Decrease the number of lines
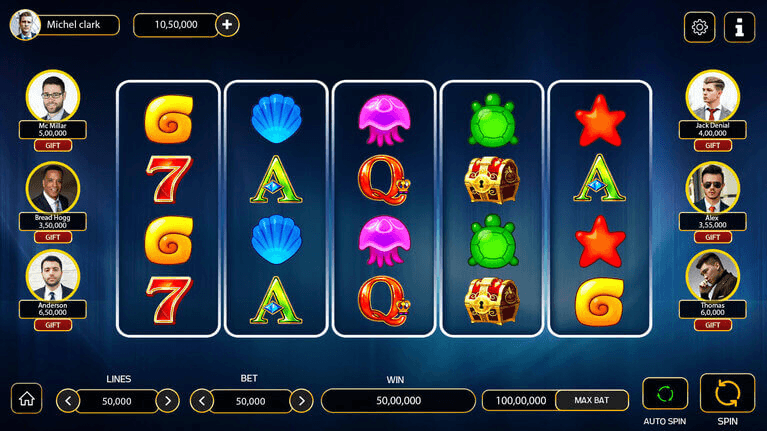 (68, 401)
